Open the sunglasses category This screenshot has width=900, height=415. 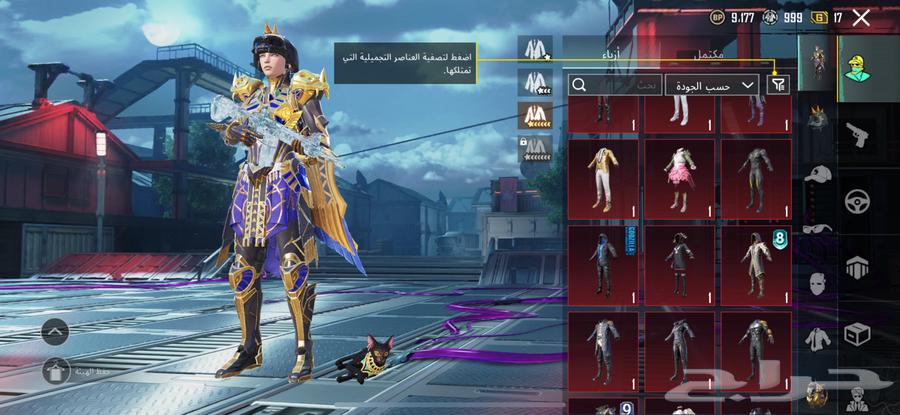coord(819,227)
